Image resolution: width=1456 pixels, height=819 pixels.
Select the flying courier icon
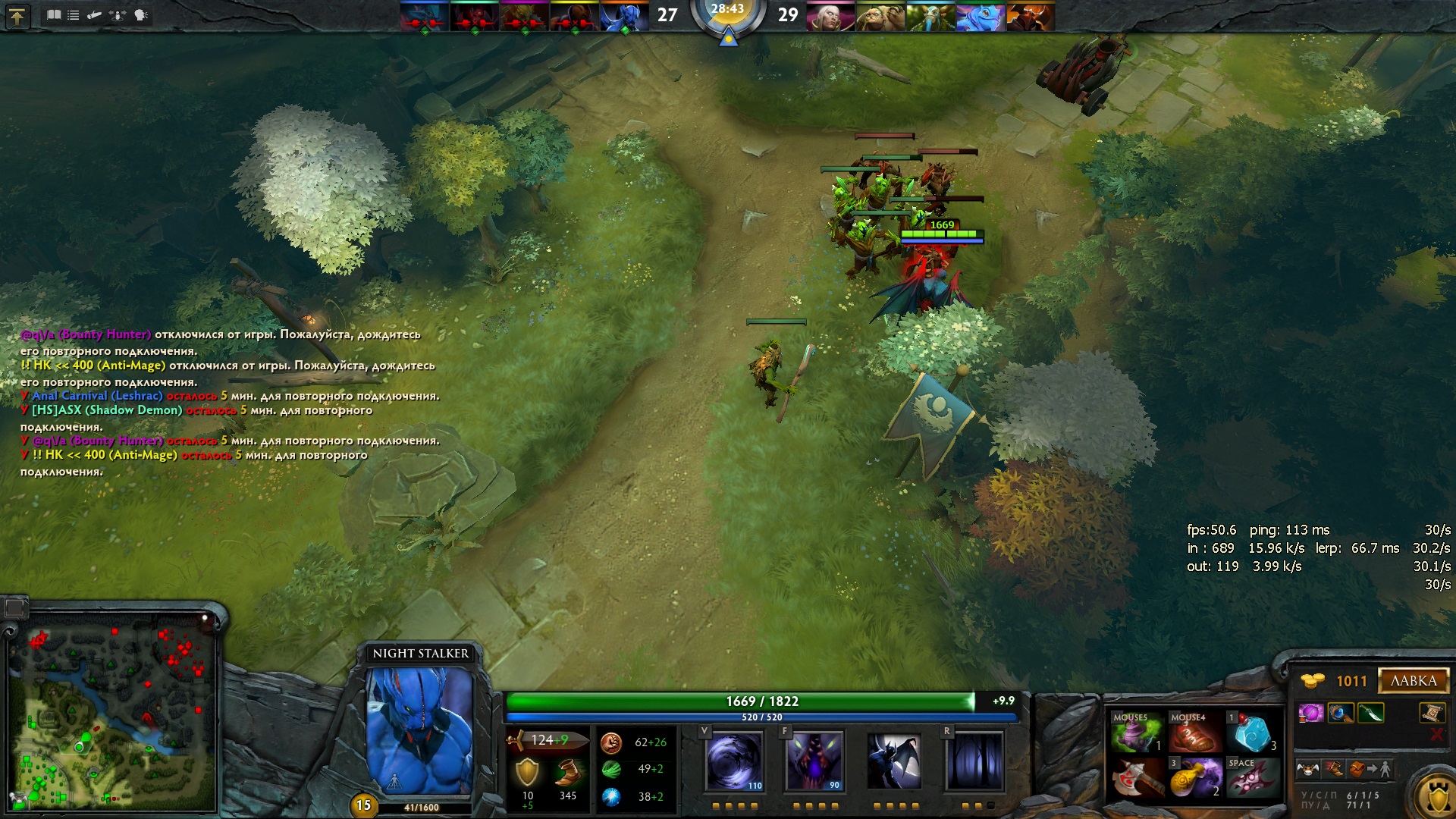click(1308, 770)
